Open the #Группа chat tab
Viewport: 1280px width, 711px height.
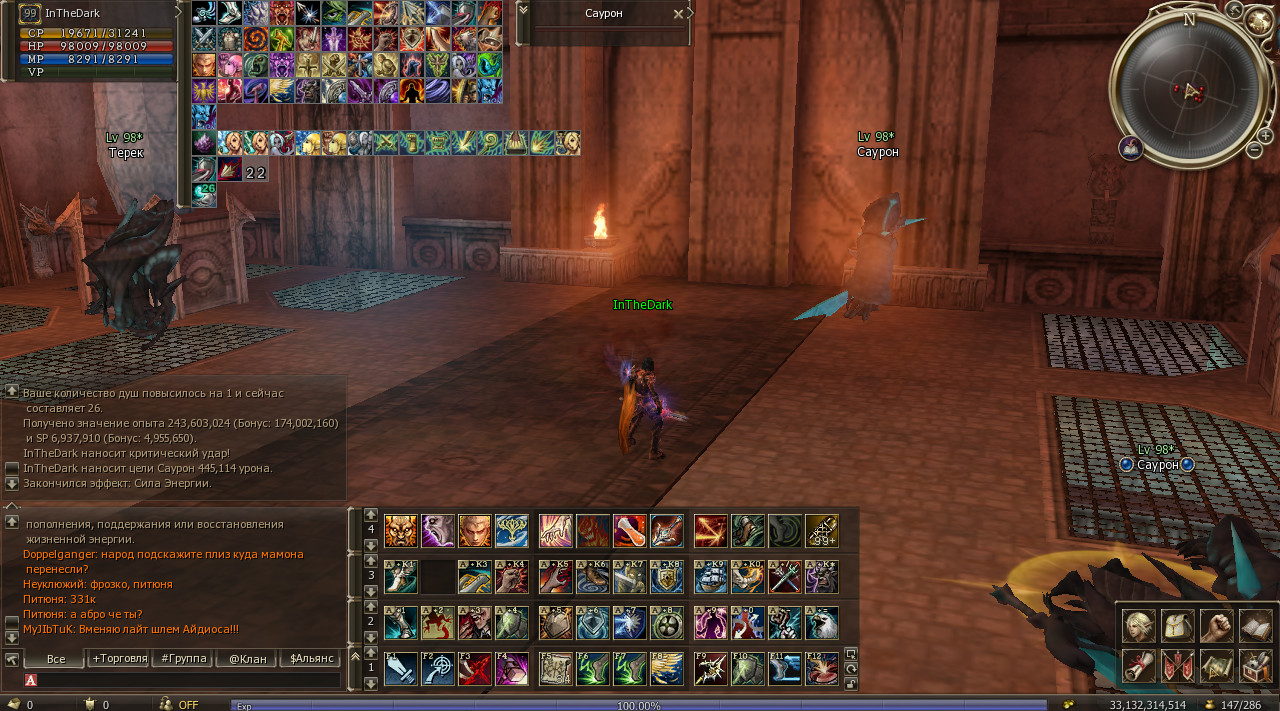181,659
